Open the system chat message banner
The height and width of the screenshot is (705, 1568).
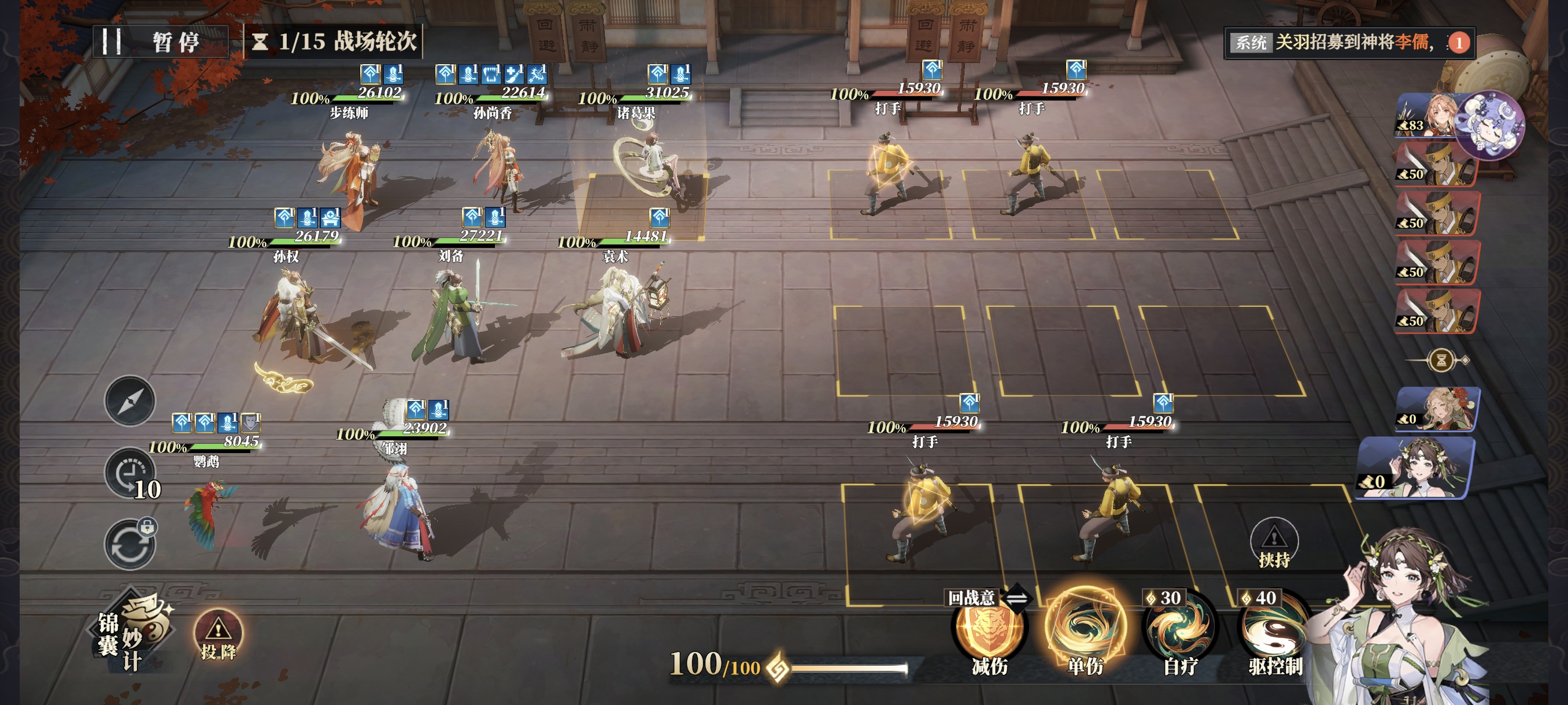pos(1348,42)
